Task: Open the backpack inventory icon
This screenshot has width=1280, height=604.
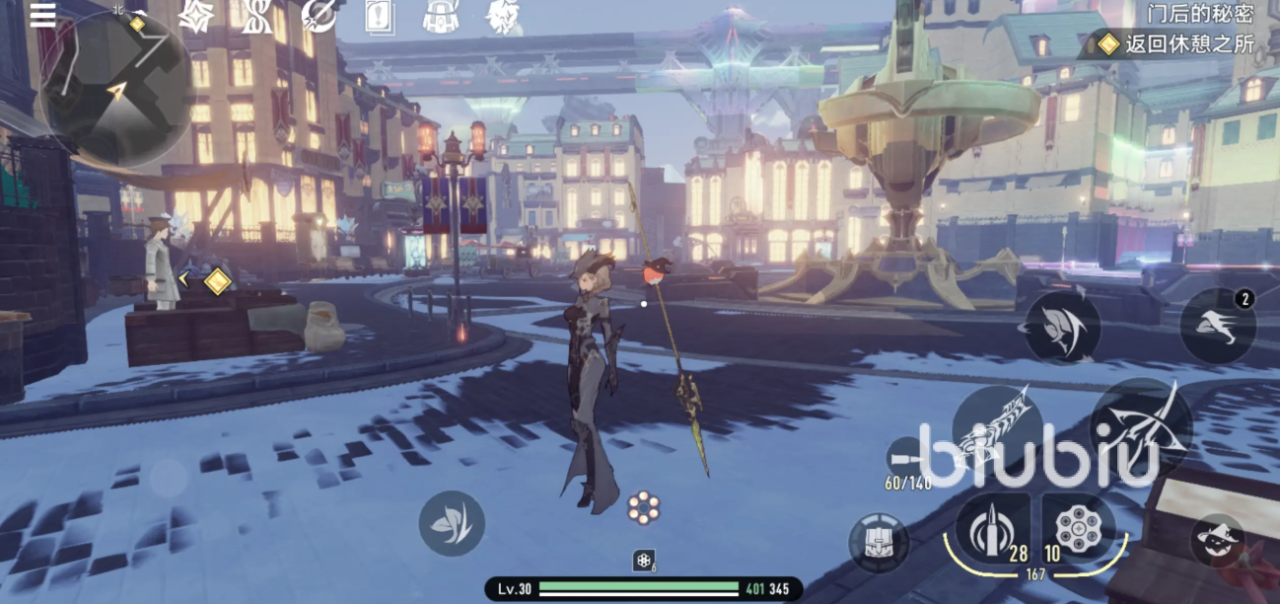Action: [x=440, y=16]
